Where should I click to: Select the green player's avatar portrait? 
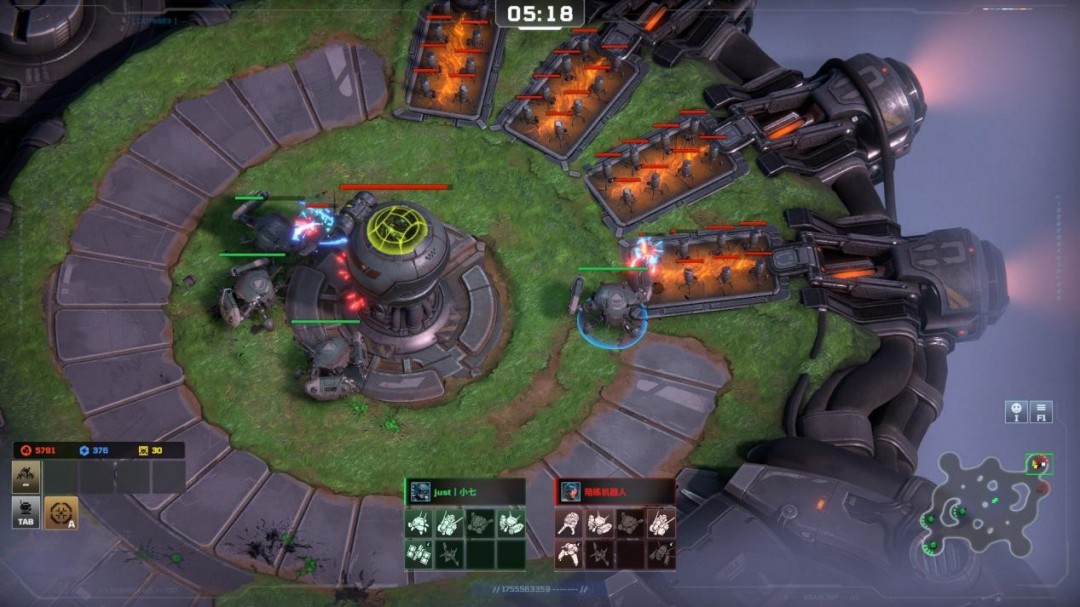coord(420,491)
